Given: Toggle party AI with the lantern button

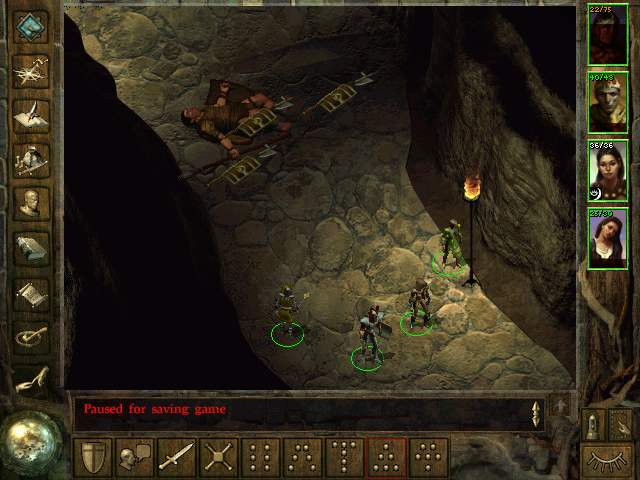Looking at the screenshot, I should [x=592, y=424].
